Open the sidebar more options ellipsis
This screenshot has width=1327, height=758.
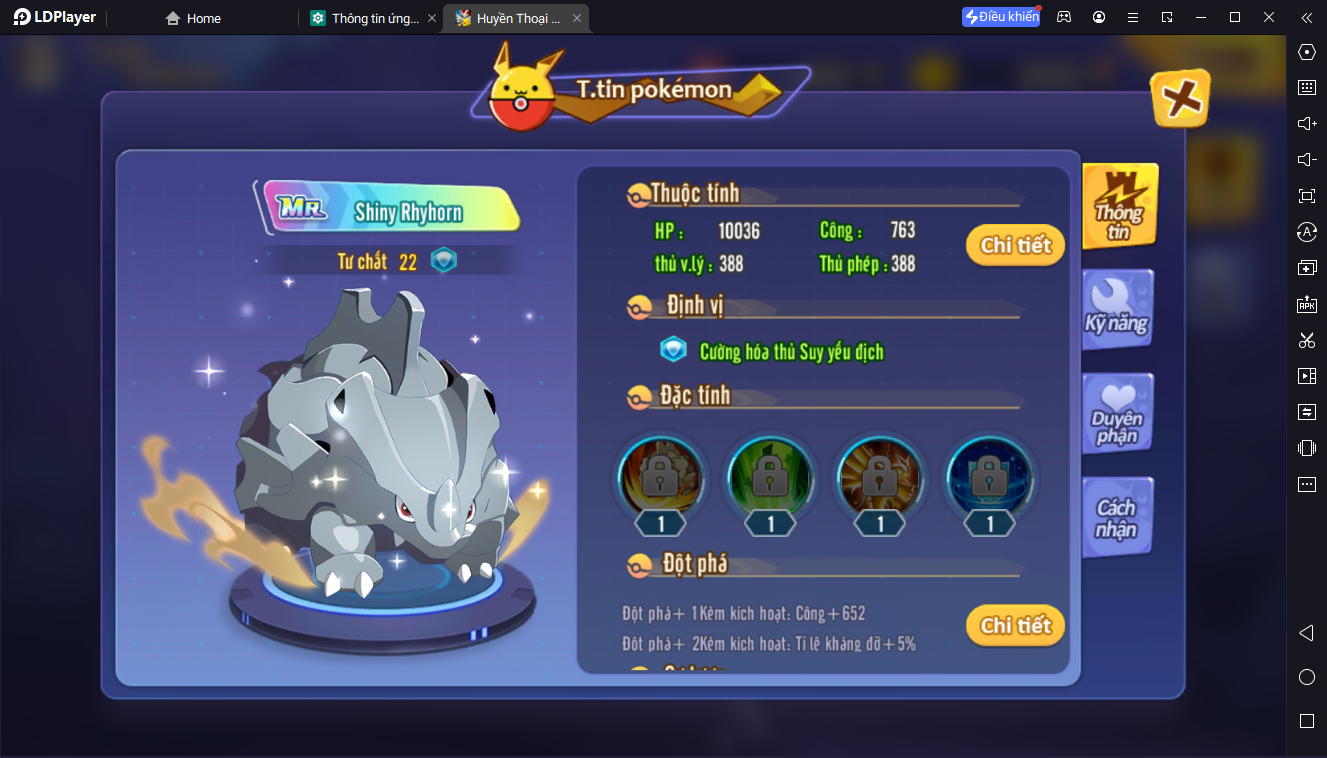(x=1306, y=483)
